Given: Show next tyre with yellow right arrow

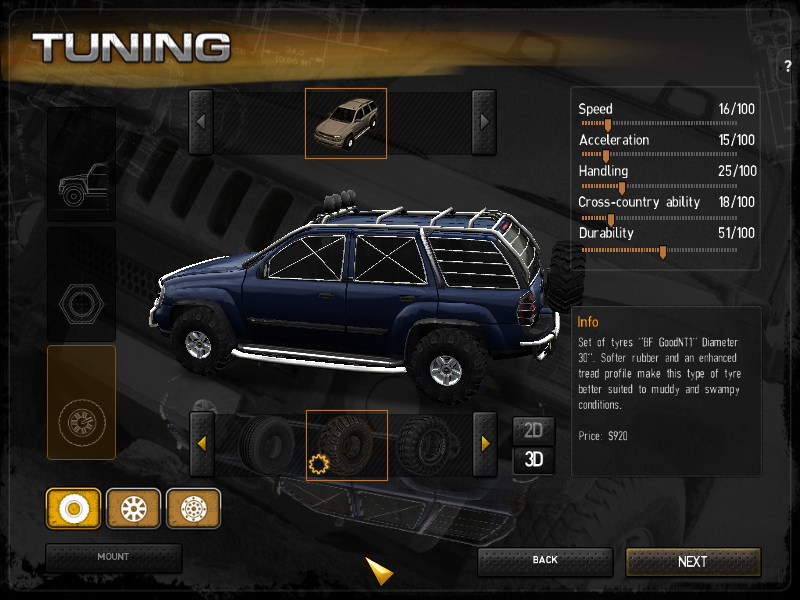Looking at the screenshot, I should pos(485,444).
